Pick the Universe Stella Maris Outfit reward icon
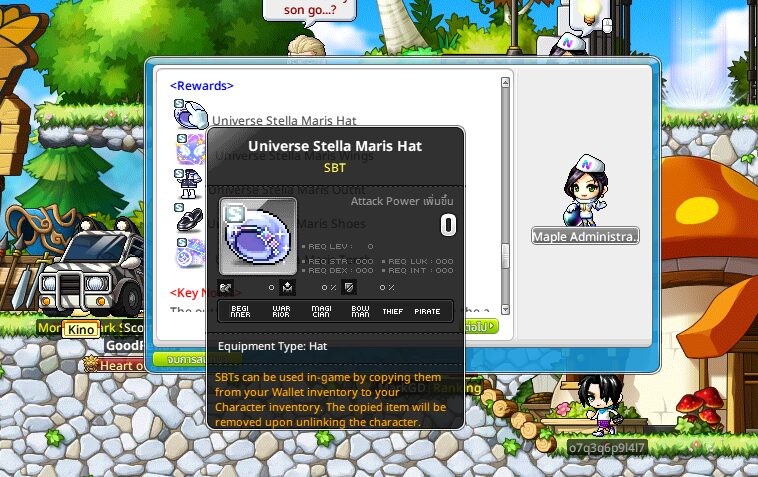 click(188, 185)
